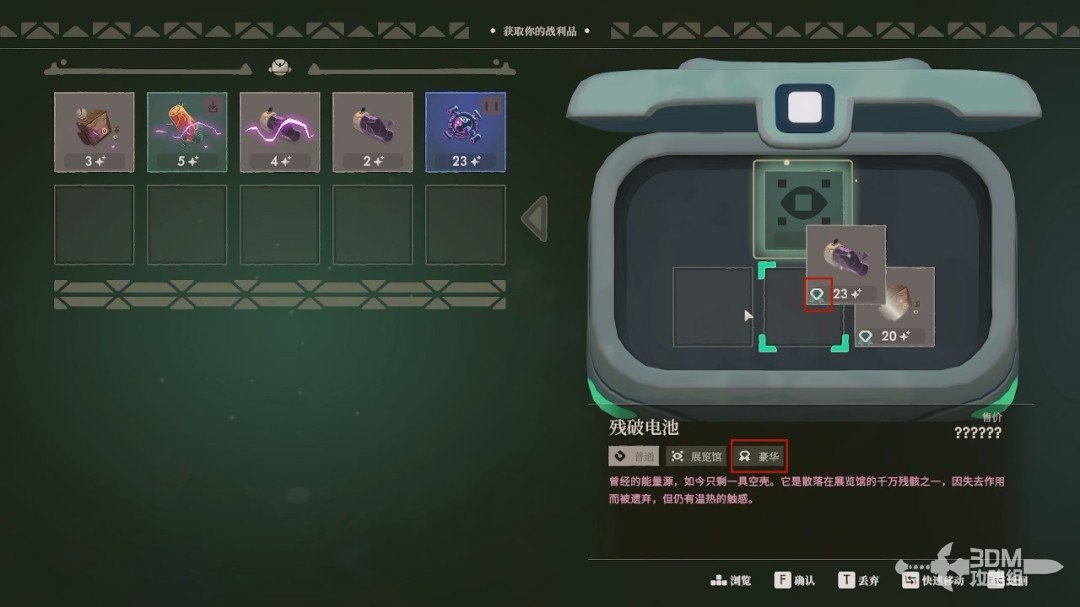
Task: Select the brown box relic worth 3
Action: (x=94, y=131)
